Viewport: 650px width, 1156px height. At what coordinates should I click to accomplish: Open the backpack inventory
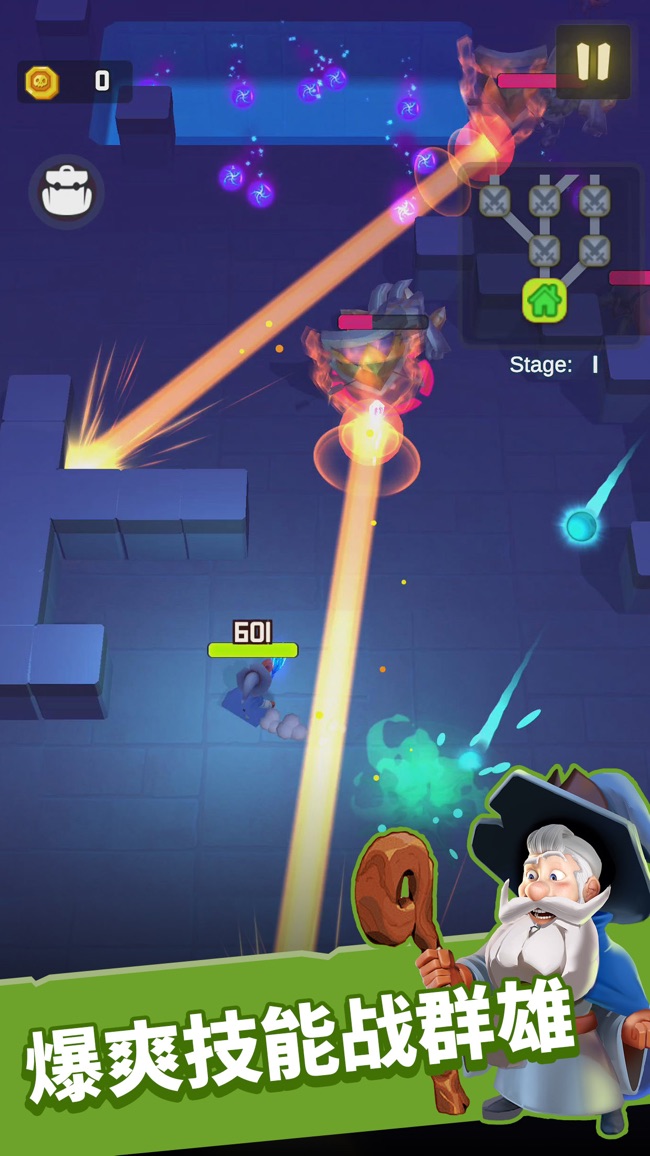66,192
